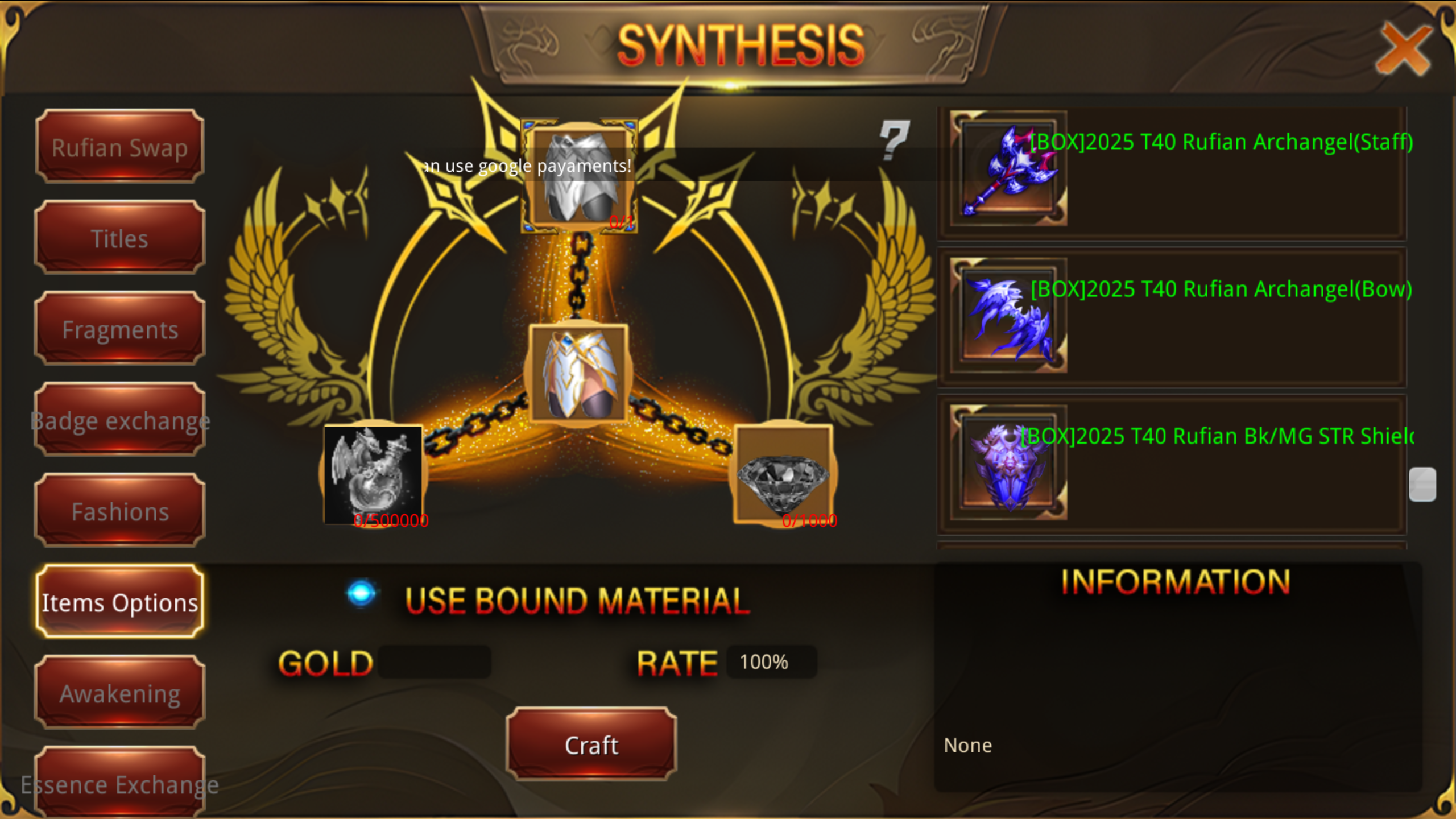This screenshot has height=819, width=1456.
Task: Select the grey armor material slot
Action: 579,176
